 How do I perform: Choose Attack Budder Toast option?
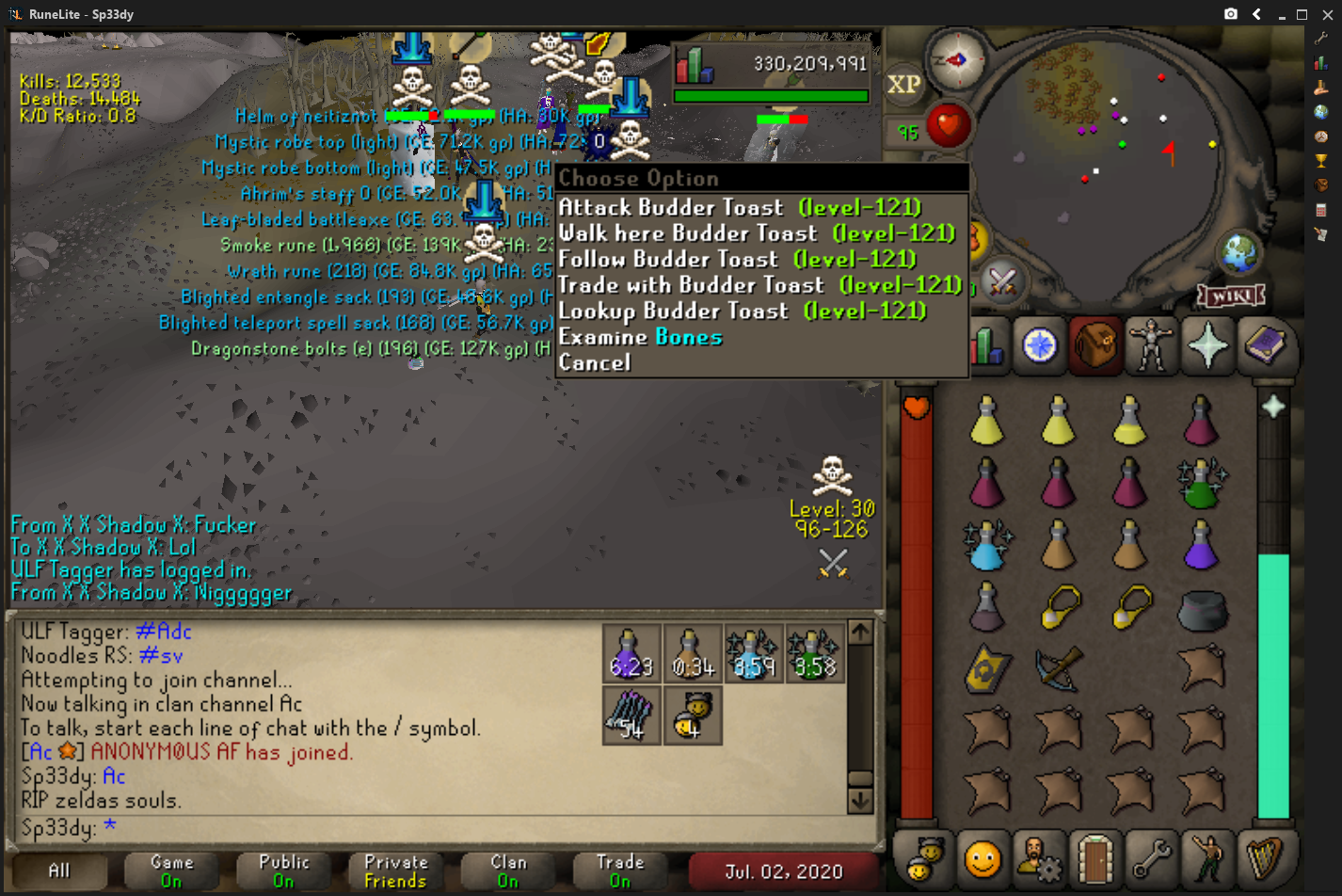point(740,208)
